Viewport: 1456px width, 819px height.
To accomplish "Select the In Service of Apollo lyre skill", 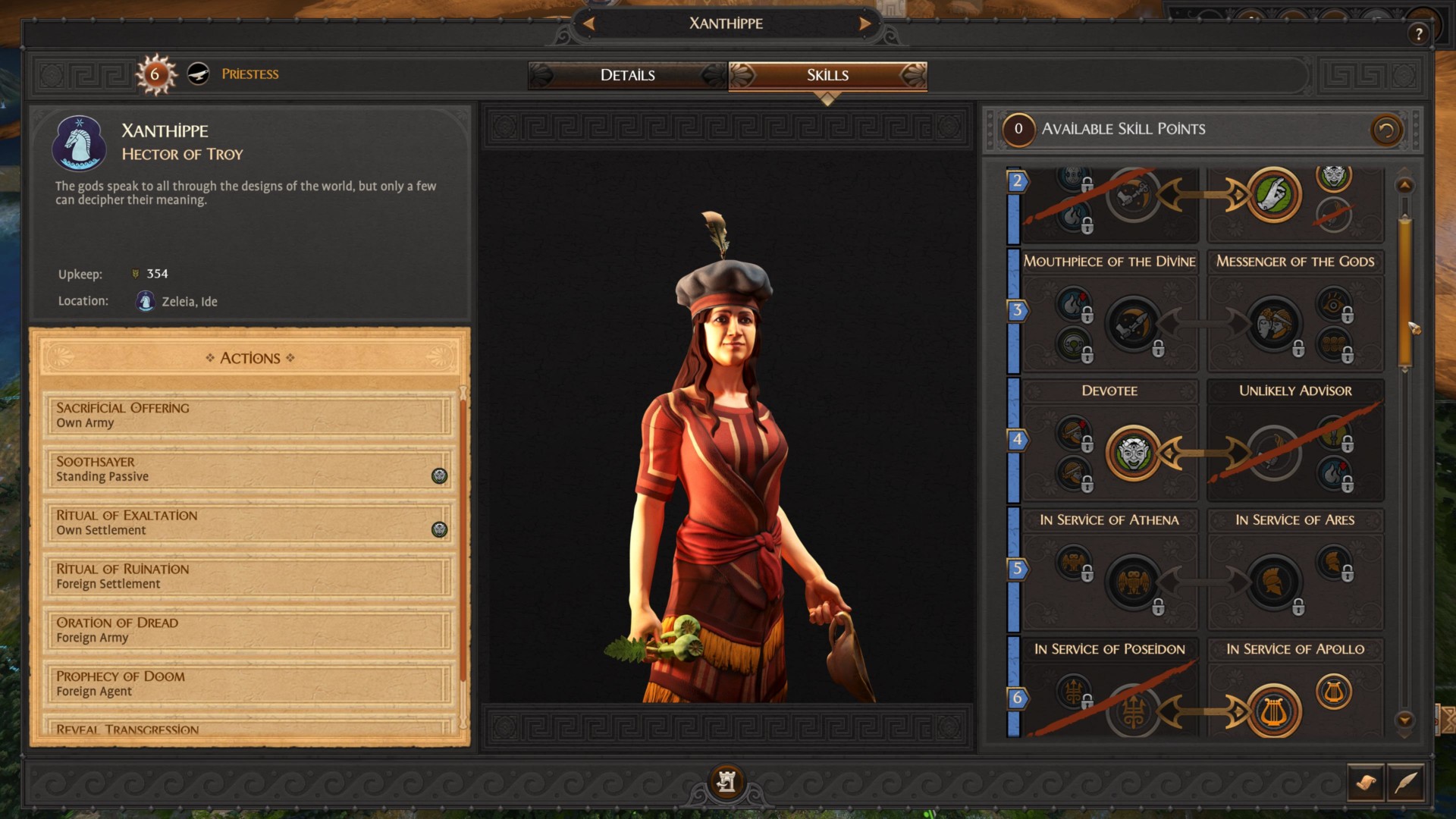I will [1274, 712].
